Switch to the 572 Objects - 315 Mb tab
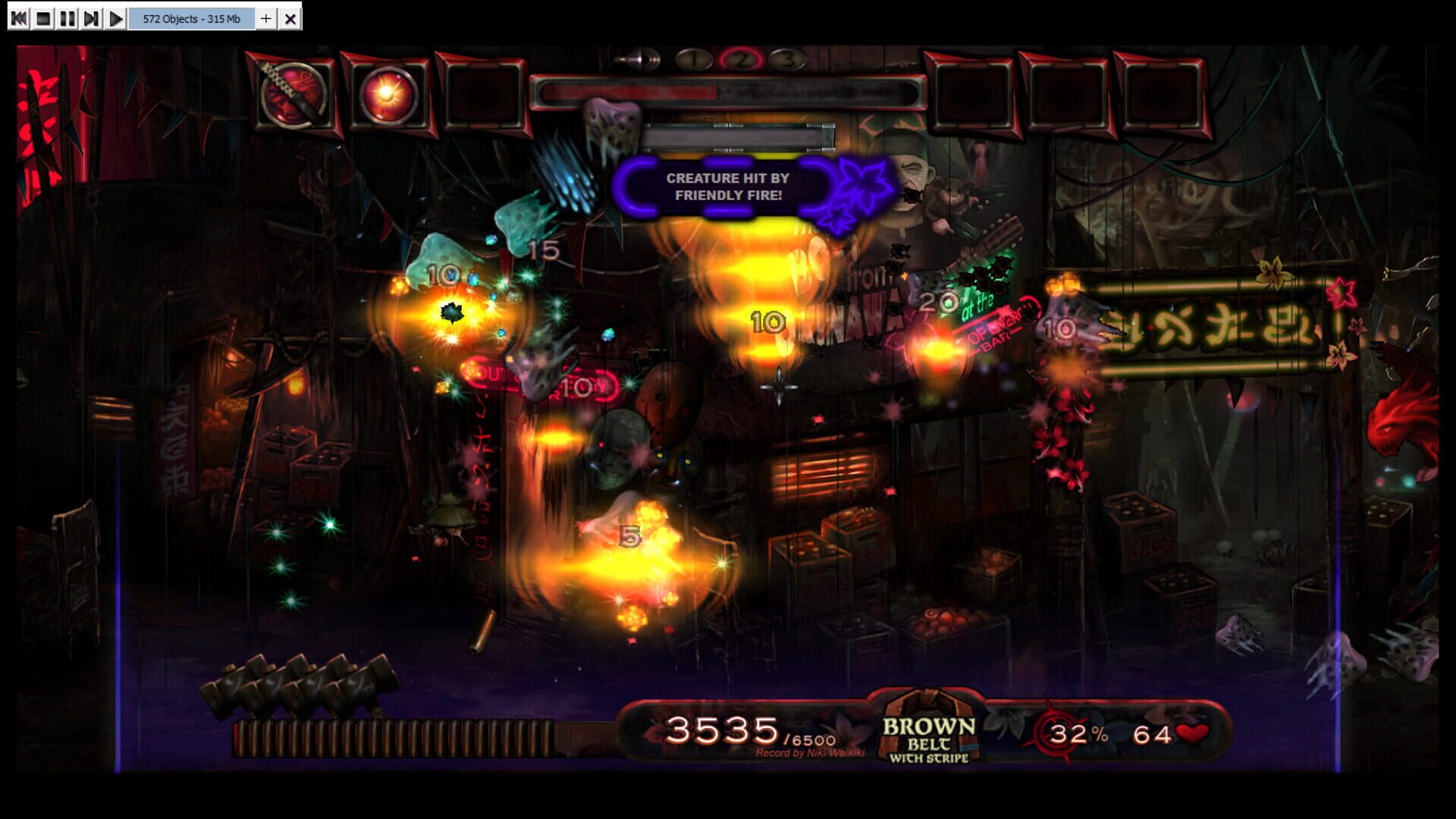Viewport: 1456px width, 819px height. point(193,18)
